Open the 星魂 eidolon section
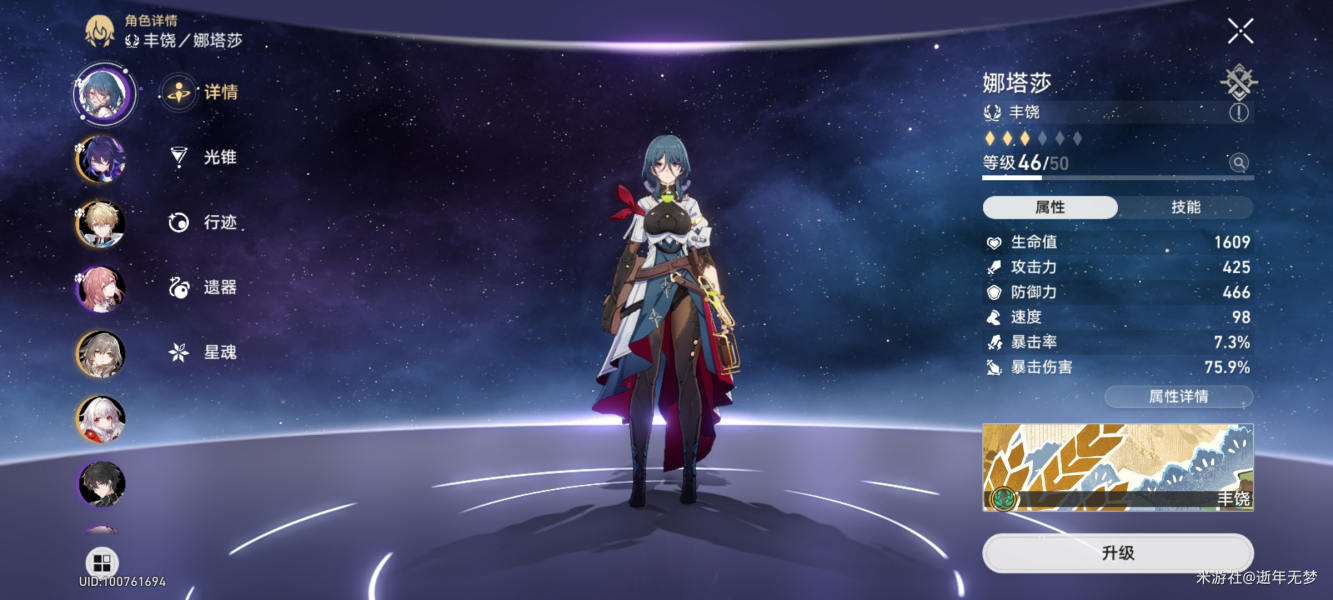Image resolution: width=1333 pixels, height=600 pixels. click(206, 352)
